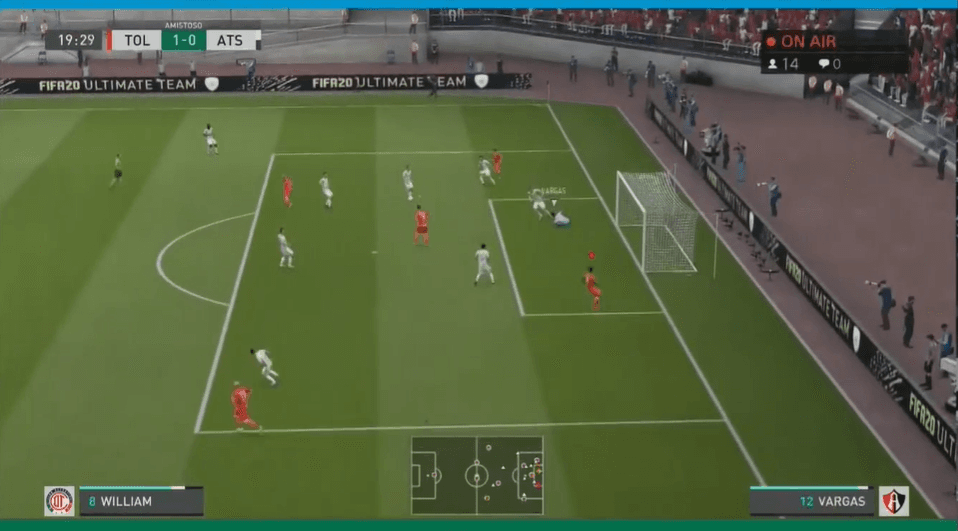Open the stream viewers count icon
958x531 pixels.
point(772,64)
